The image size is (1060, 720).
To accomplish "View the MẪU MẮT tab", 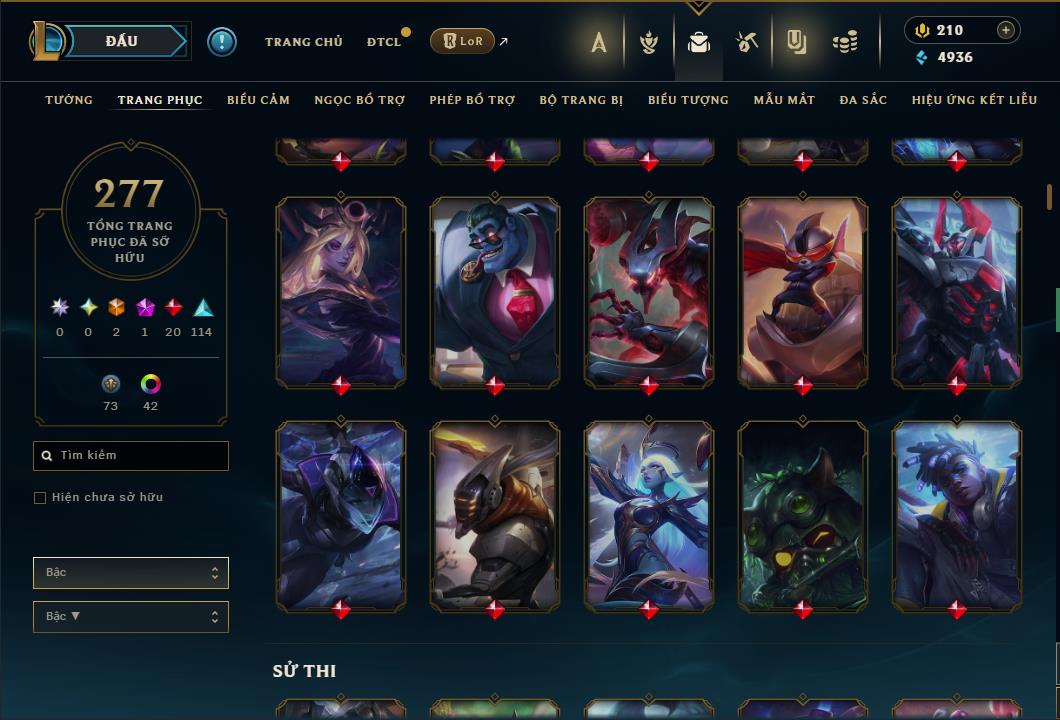I will point(784,100).
